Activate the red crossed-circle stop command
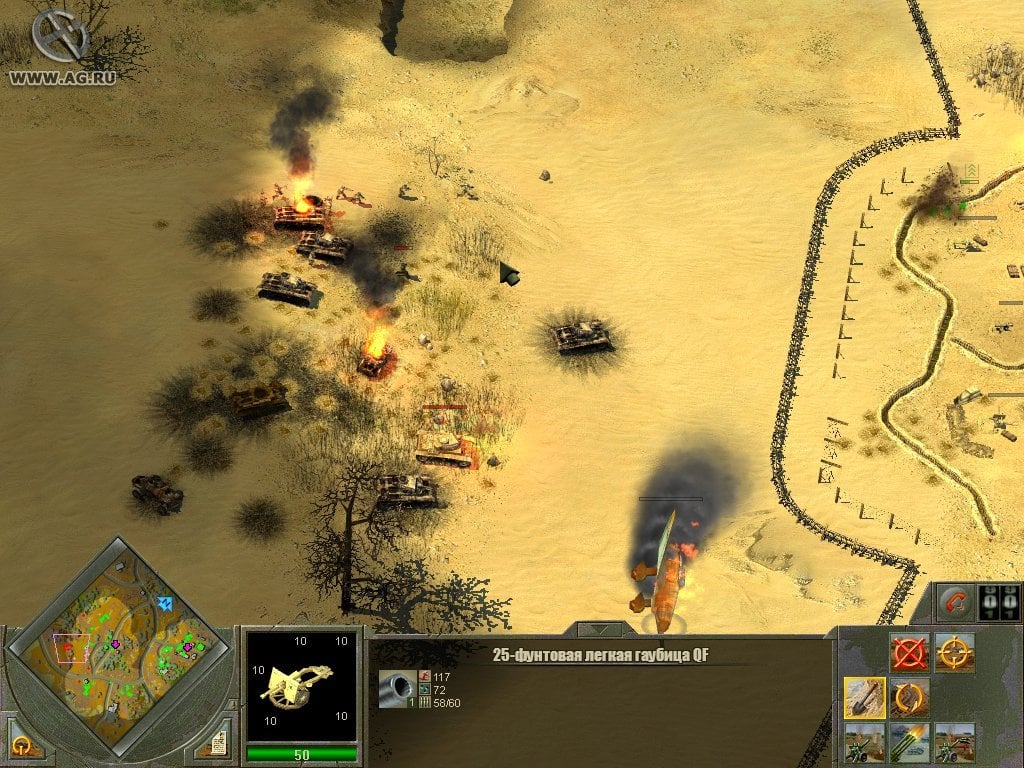1024x768 pixels. click(910, 653)
